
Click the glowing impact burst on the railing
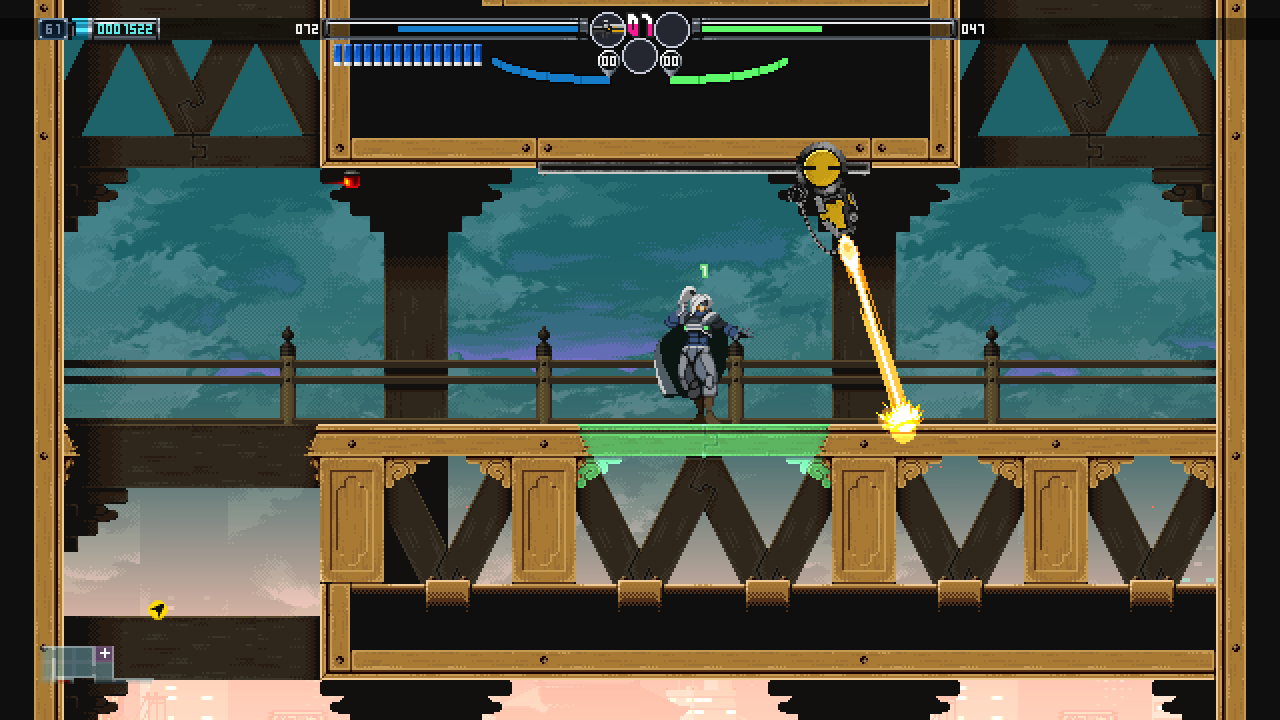pyautogui.click(x=898, y=422)
